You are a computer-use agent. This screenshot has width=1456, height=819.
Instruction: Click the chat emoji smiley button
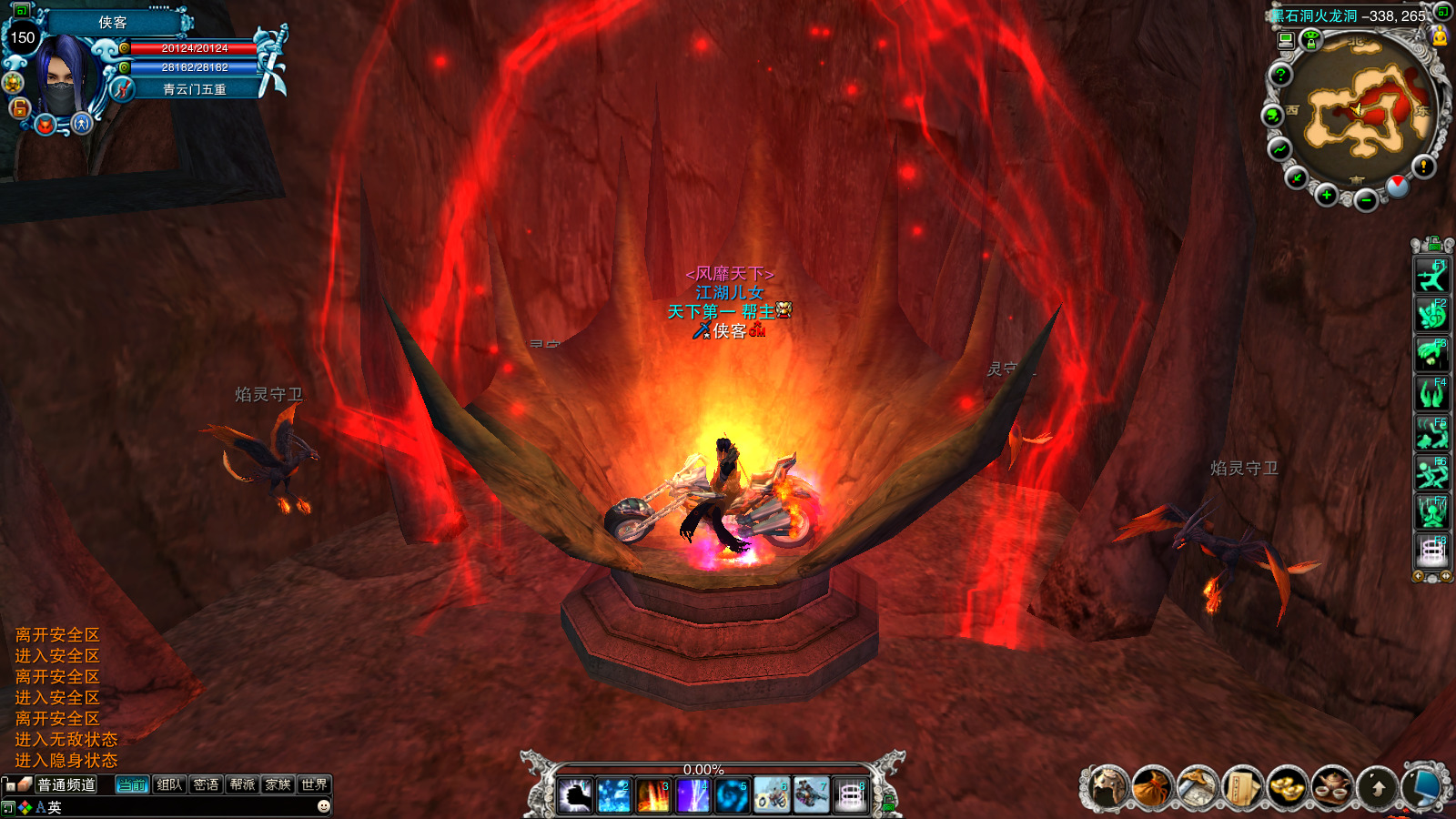[323, 806]
